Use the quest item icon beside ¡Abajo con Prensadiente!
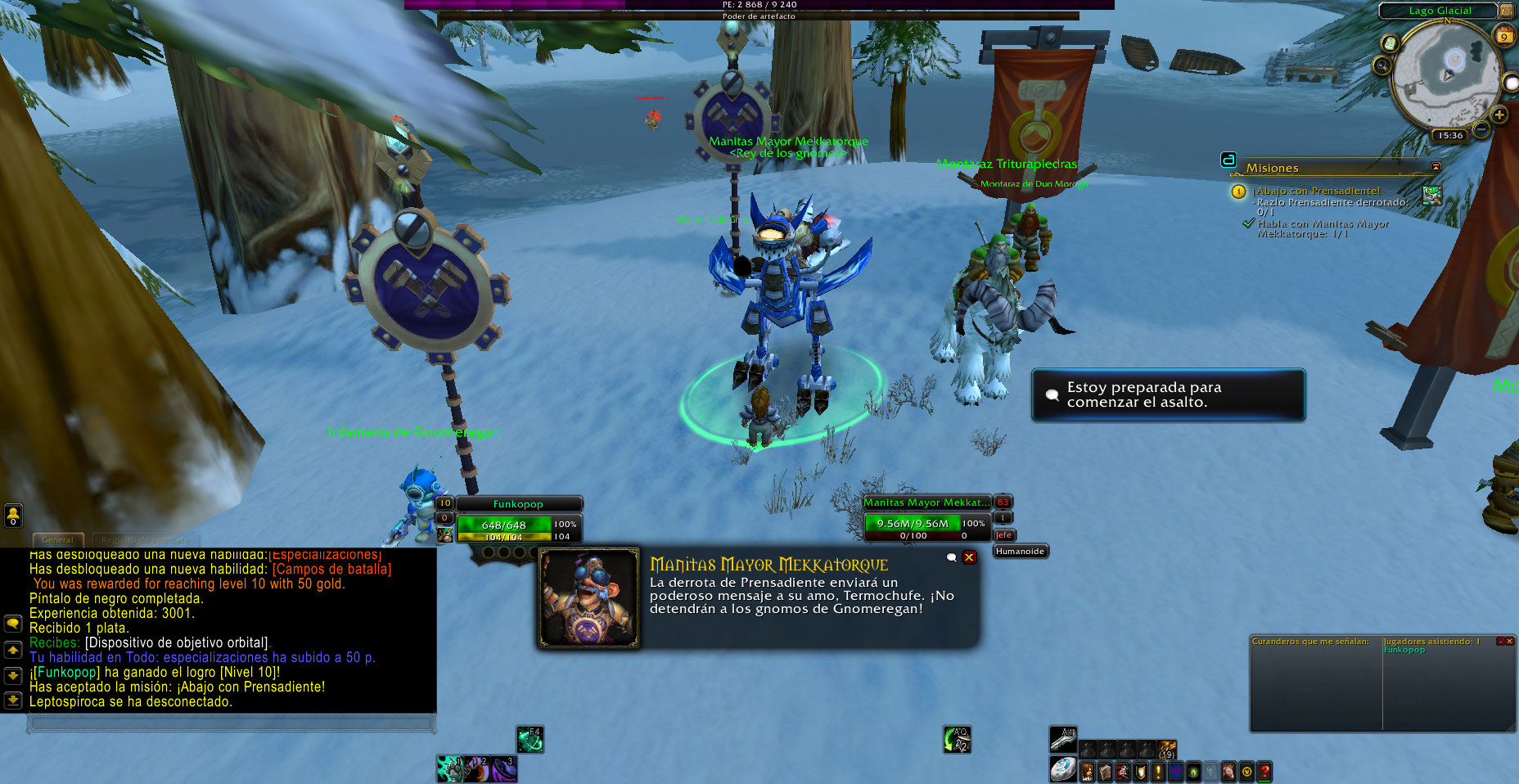 click(1432, 195)
